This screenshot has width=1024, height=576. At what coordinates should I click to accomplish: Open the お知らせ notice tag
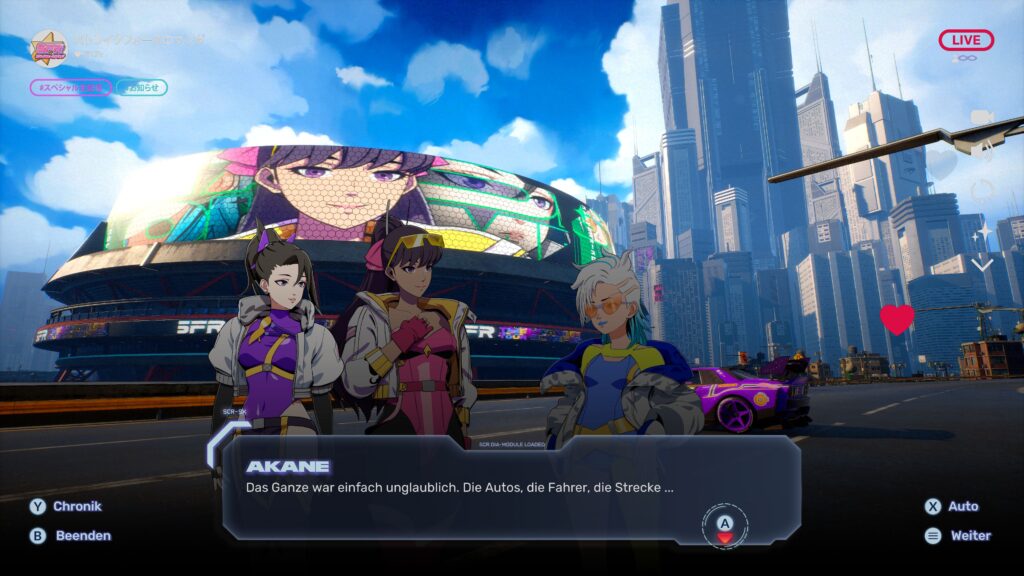click(x=141, y=88)
